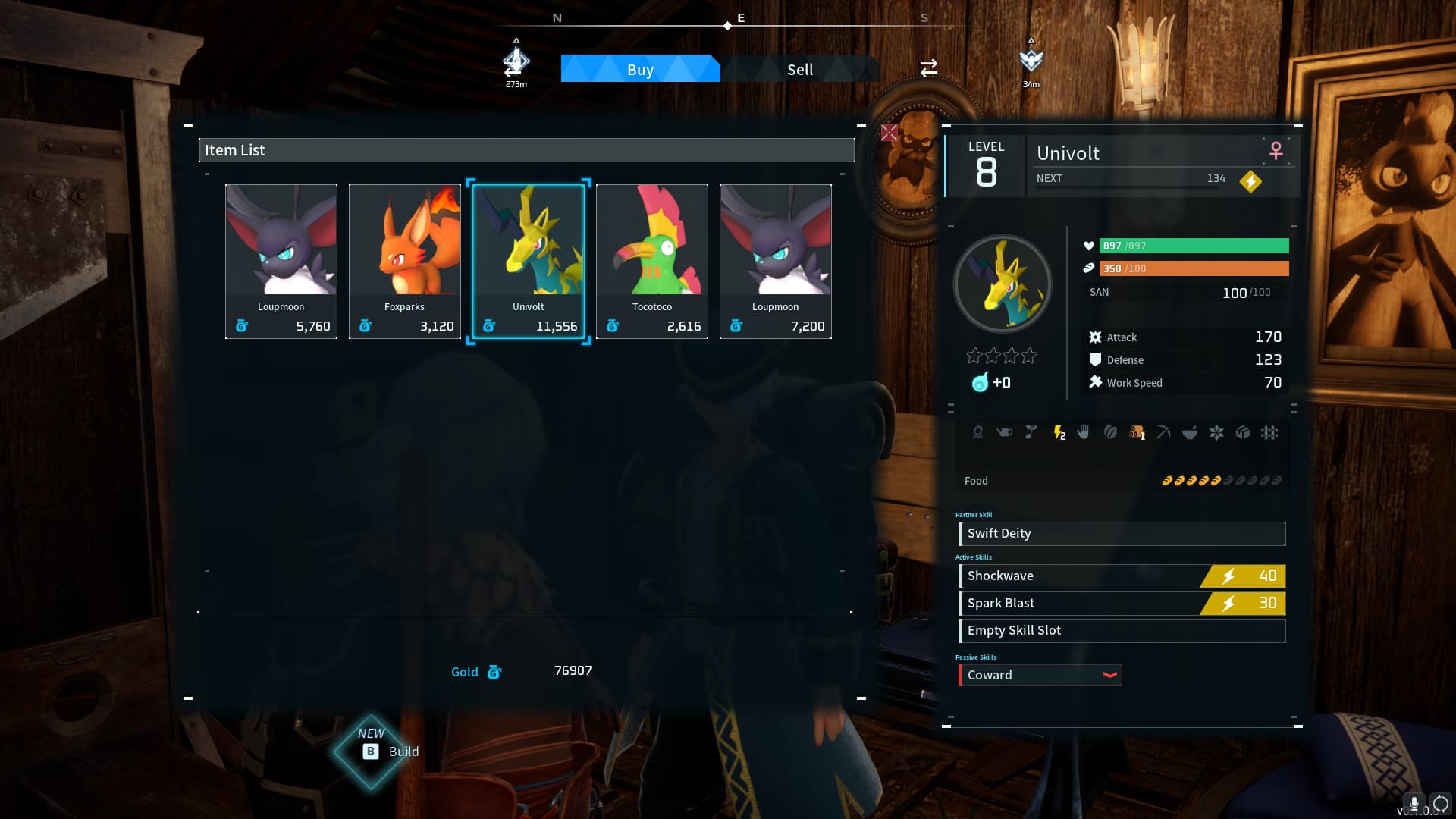Click the Univolt round portrait
The image size is (1456, 819).
pyautogui.click(x=1002, y=284)
